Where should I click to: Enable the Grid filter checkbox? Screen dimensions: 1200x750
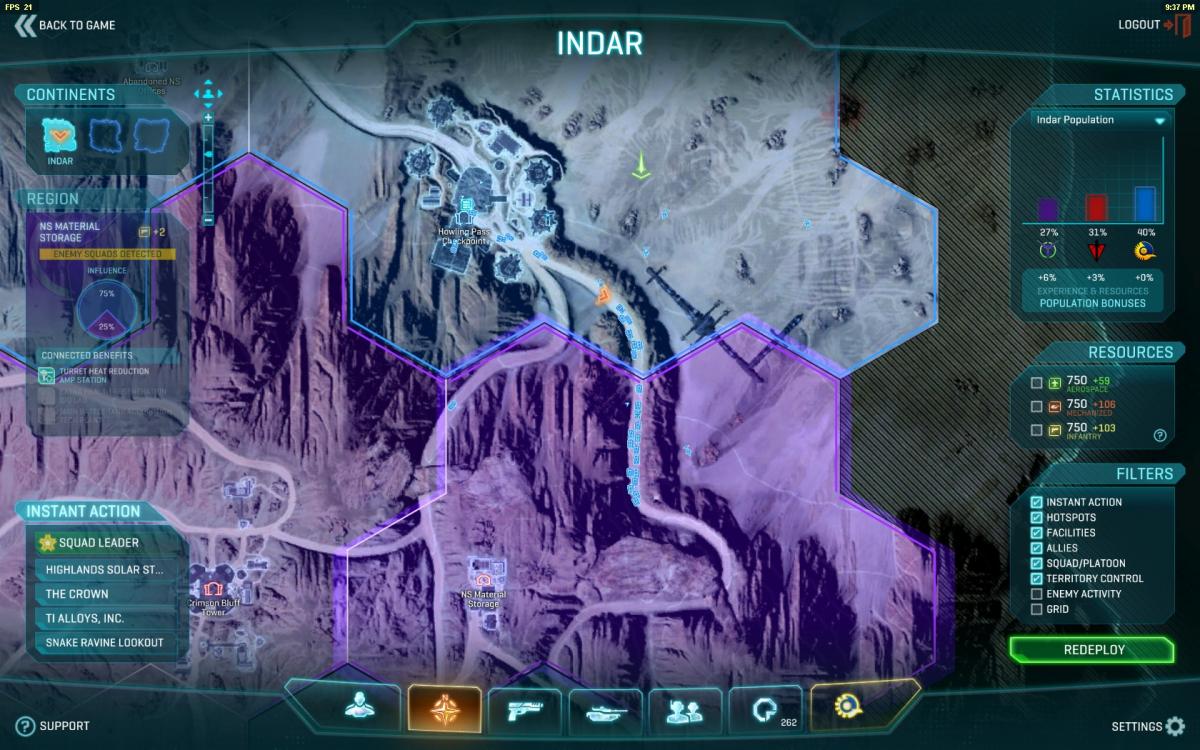click(x=1037, y=609)
